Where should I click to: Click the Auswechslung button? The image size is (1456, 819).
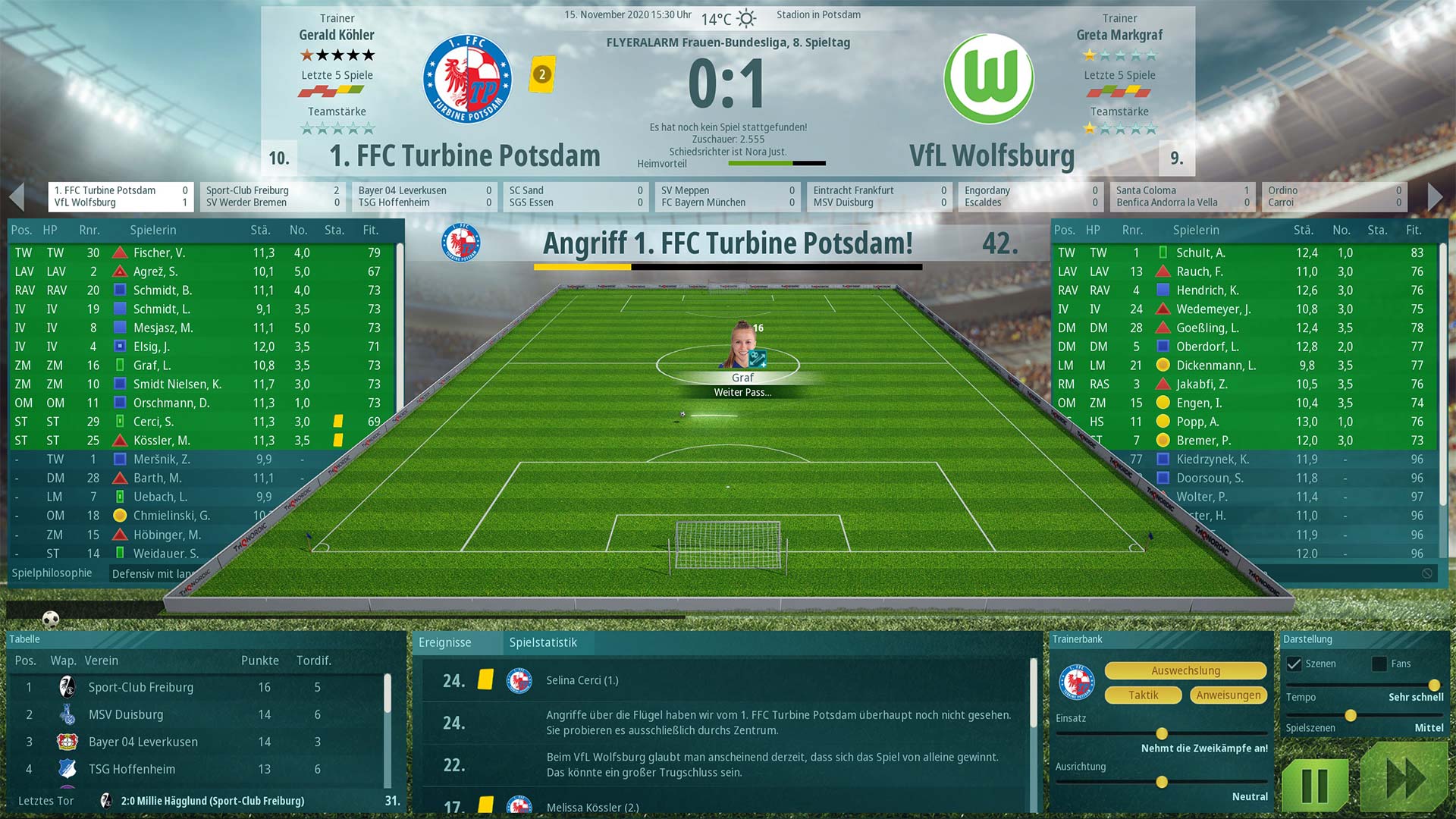pyautogui.click(x=1185, y=670)
